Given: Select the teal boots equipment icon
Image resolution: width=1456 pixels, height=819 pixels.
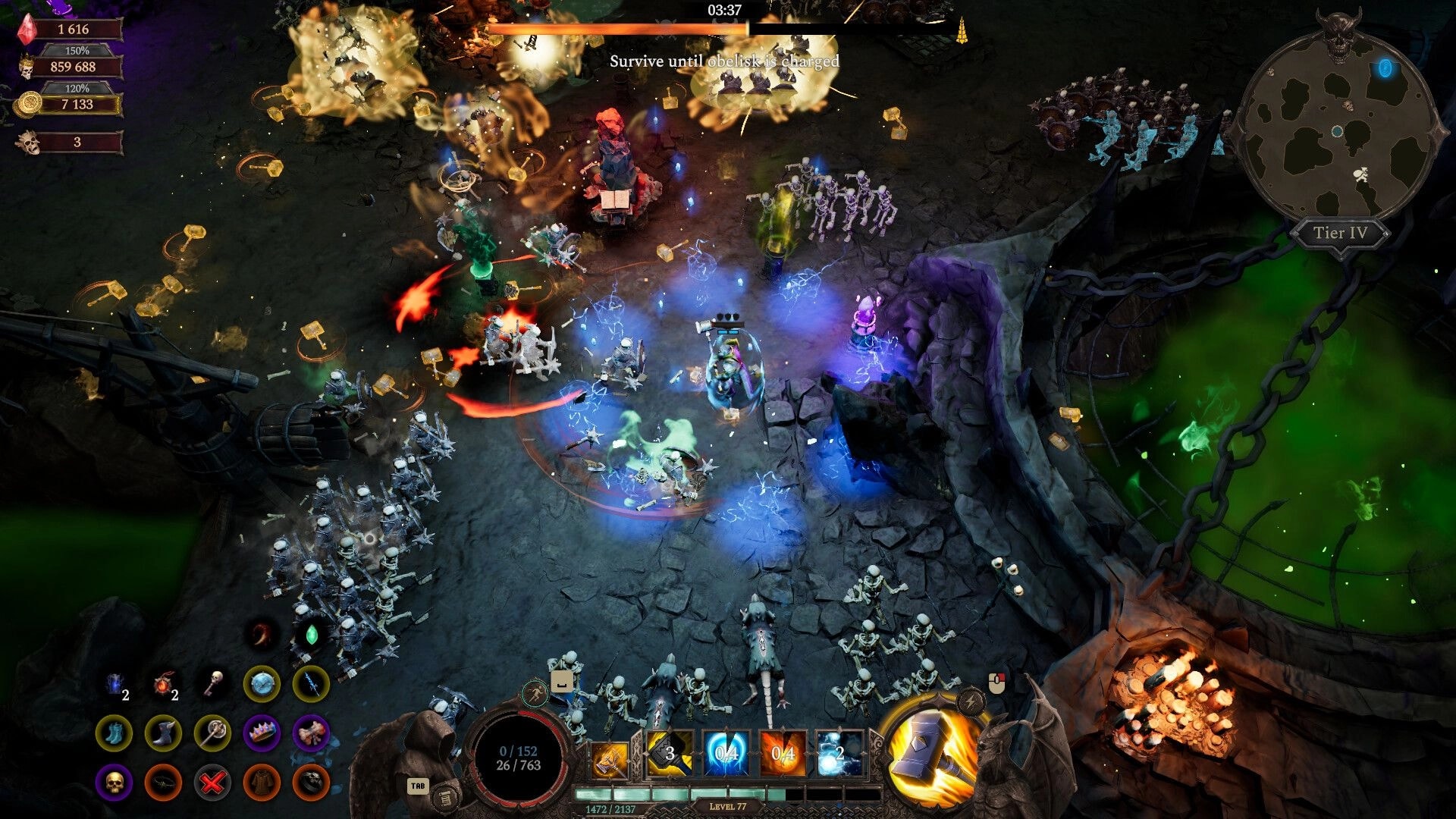Looking at the screenshot, I should tap(115, 734).
